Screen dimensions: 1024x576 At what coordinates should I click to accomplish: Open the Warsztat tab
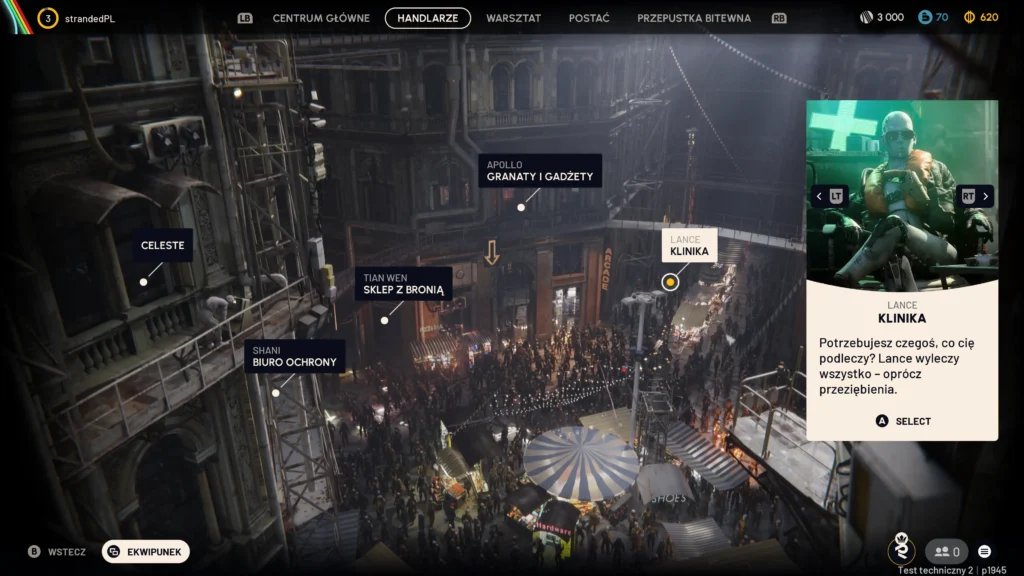513,18
